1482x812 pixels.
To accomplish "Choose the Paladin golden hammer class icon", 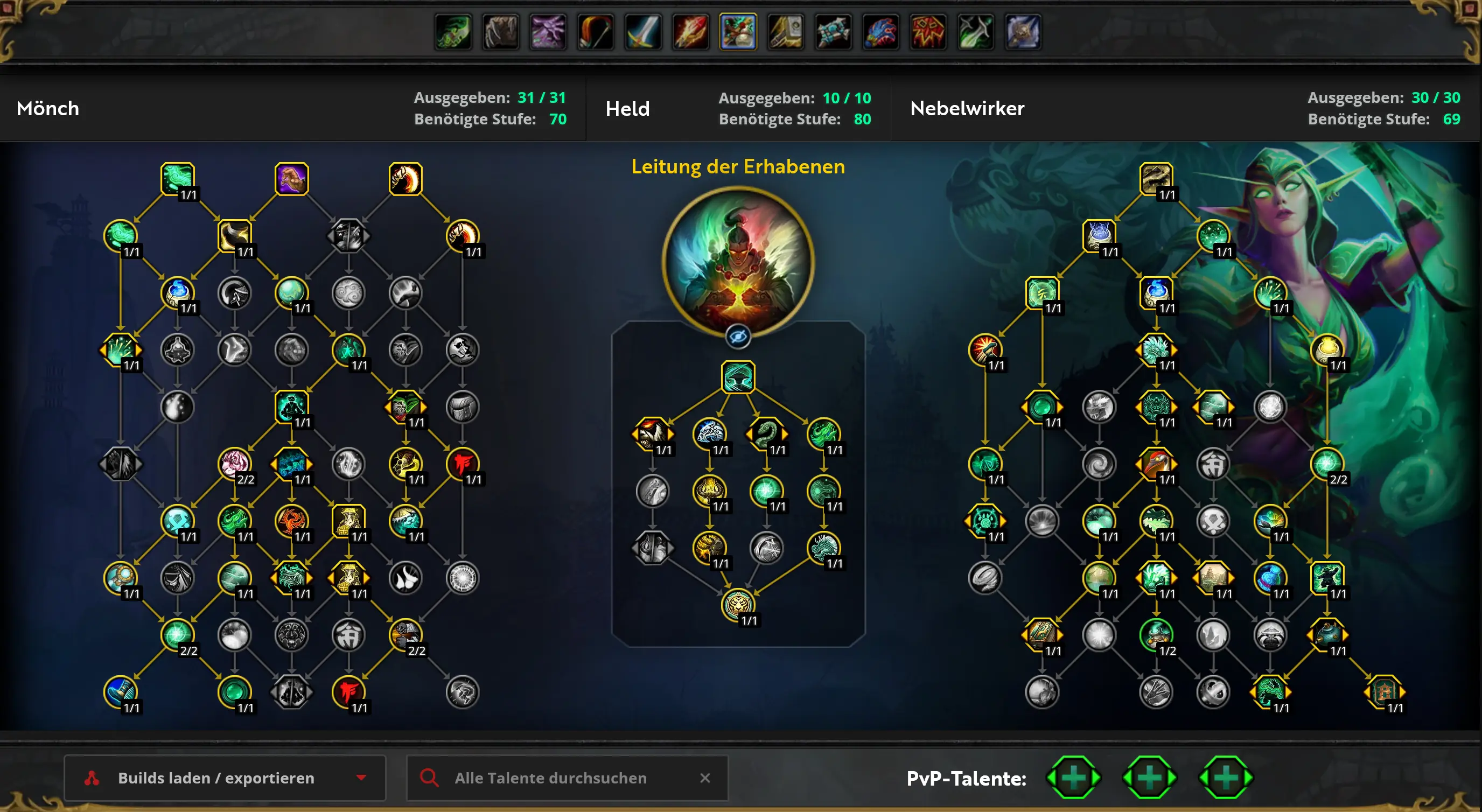I will [786, 32].
